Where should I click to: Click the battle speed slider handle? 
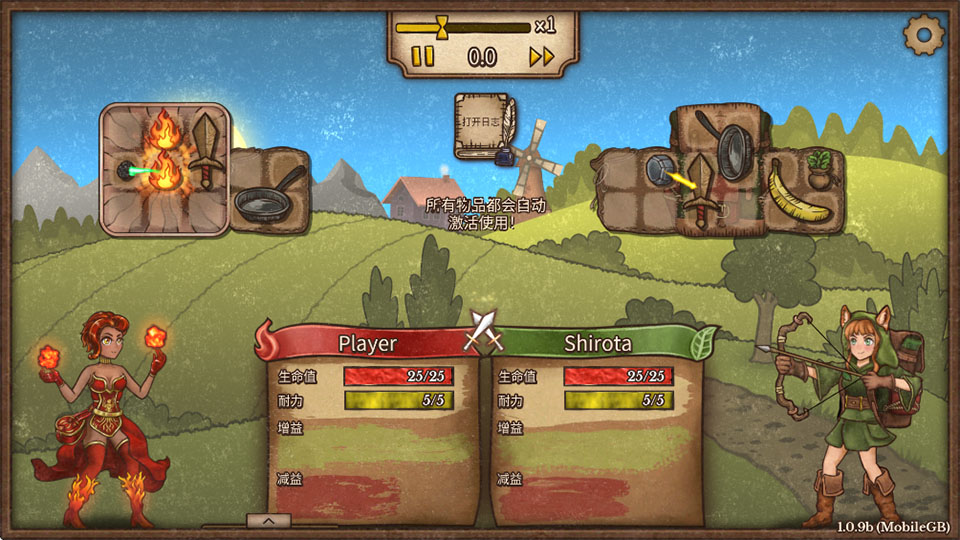(x=443, y=26)
